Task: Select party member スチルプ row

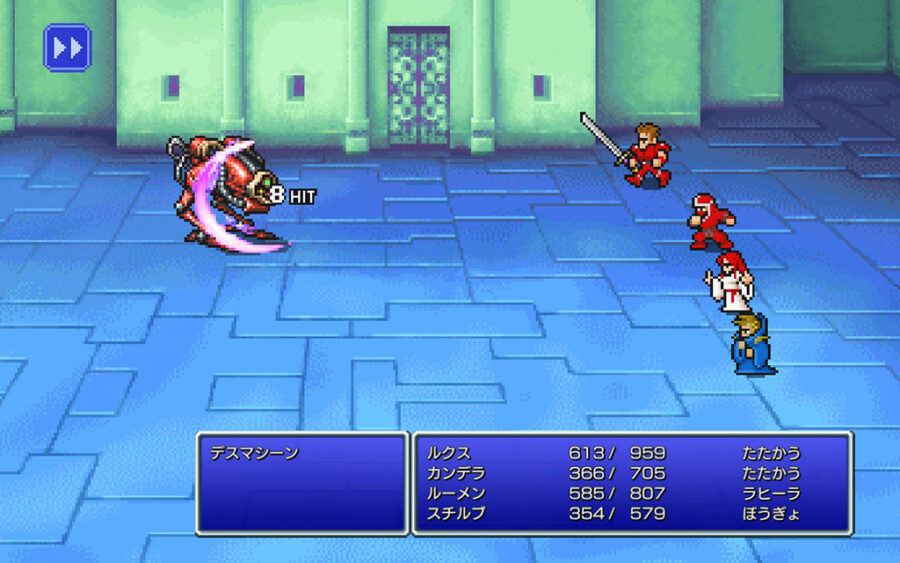Action: click(630, 514)
